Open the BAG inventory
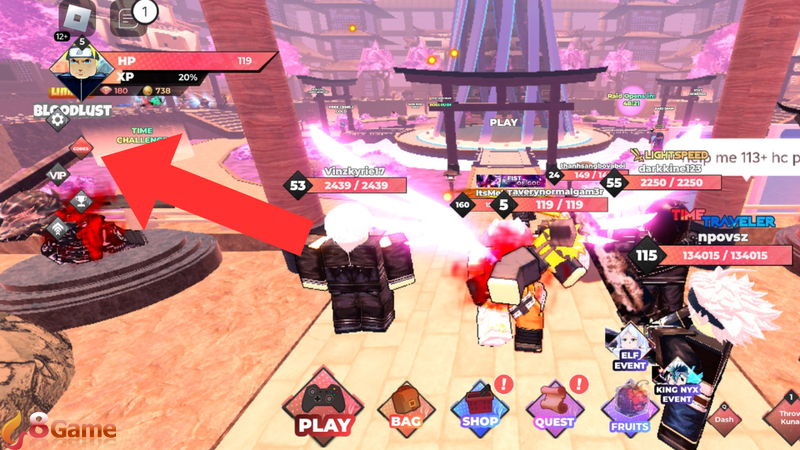The image size is (800, 450). point(405,408)
